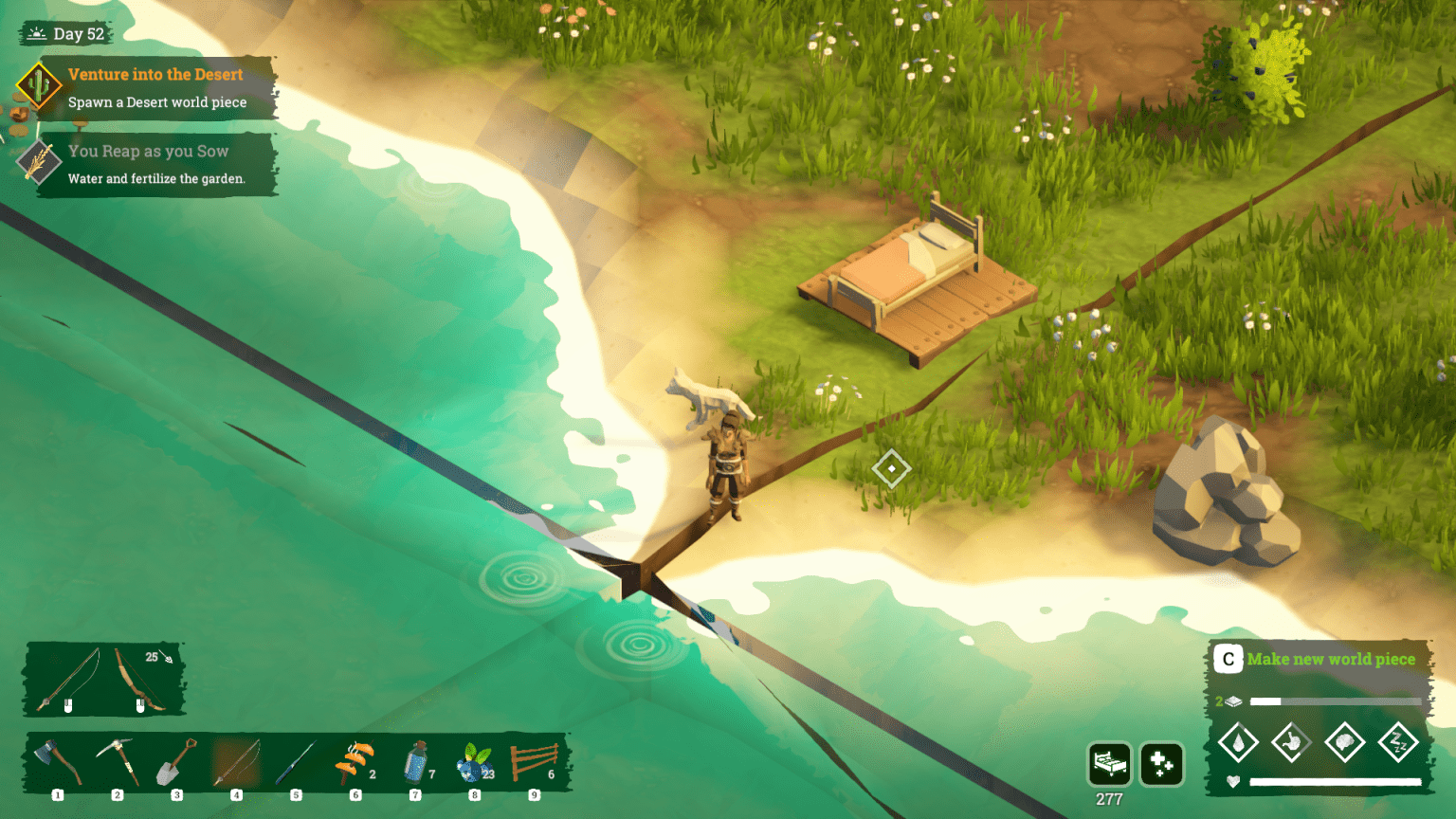
Task: Click the rested bed status icon
Action: (1109, 764)
